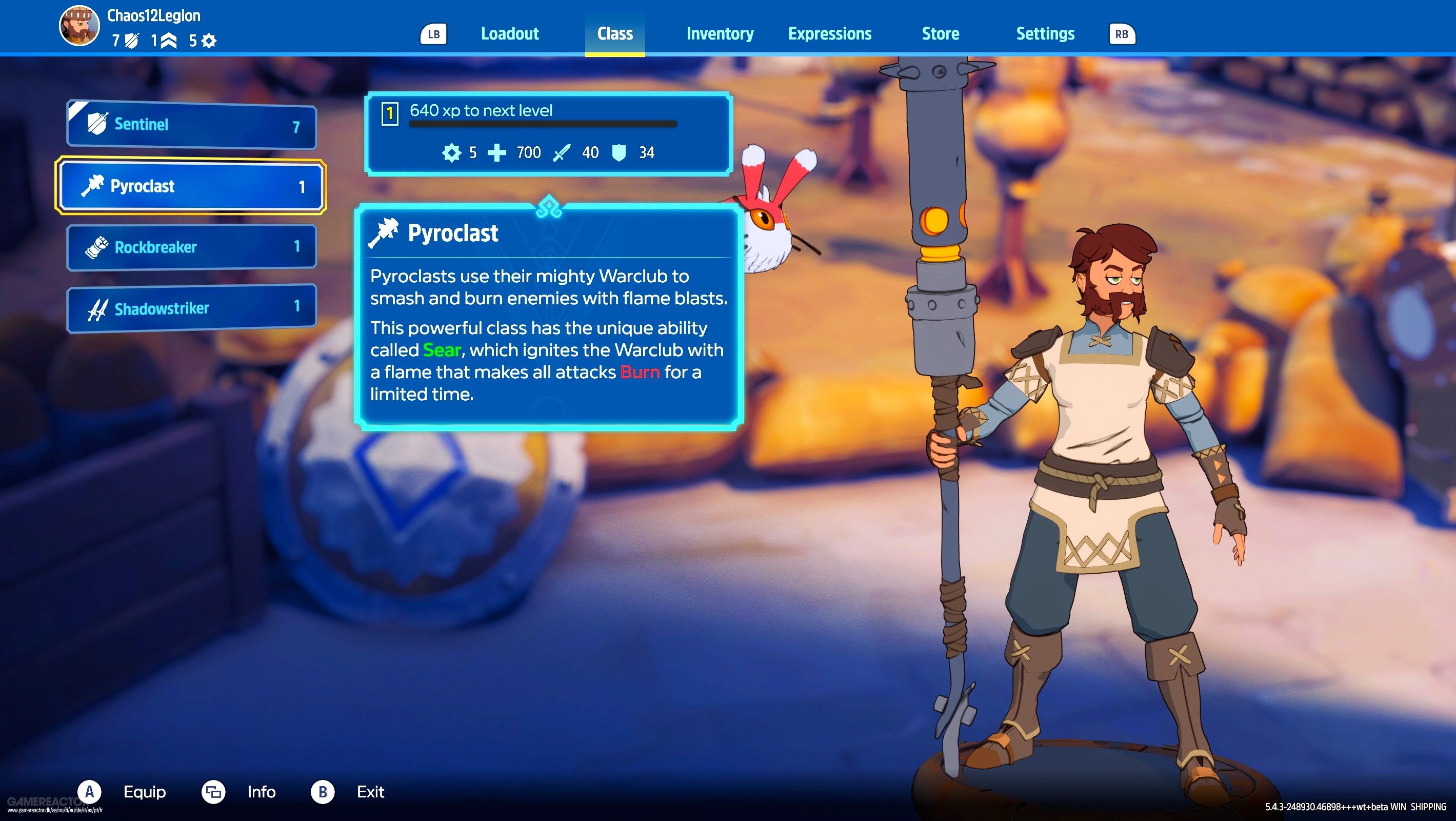1456x821 pixels.
Task: Open the Inventory tab
Action: point(720,34)
